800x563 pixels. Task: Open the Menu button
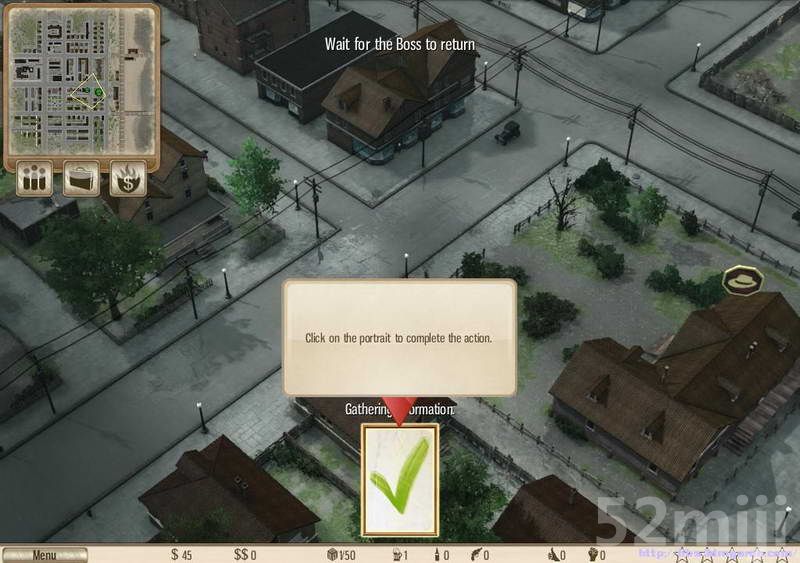(x=44, y=555)
